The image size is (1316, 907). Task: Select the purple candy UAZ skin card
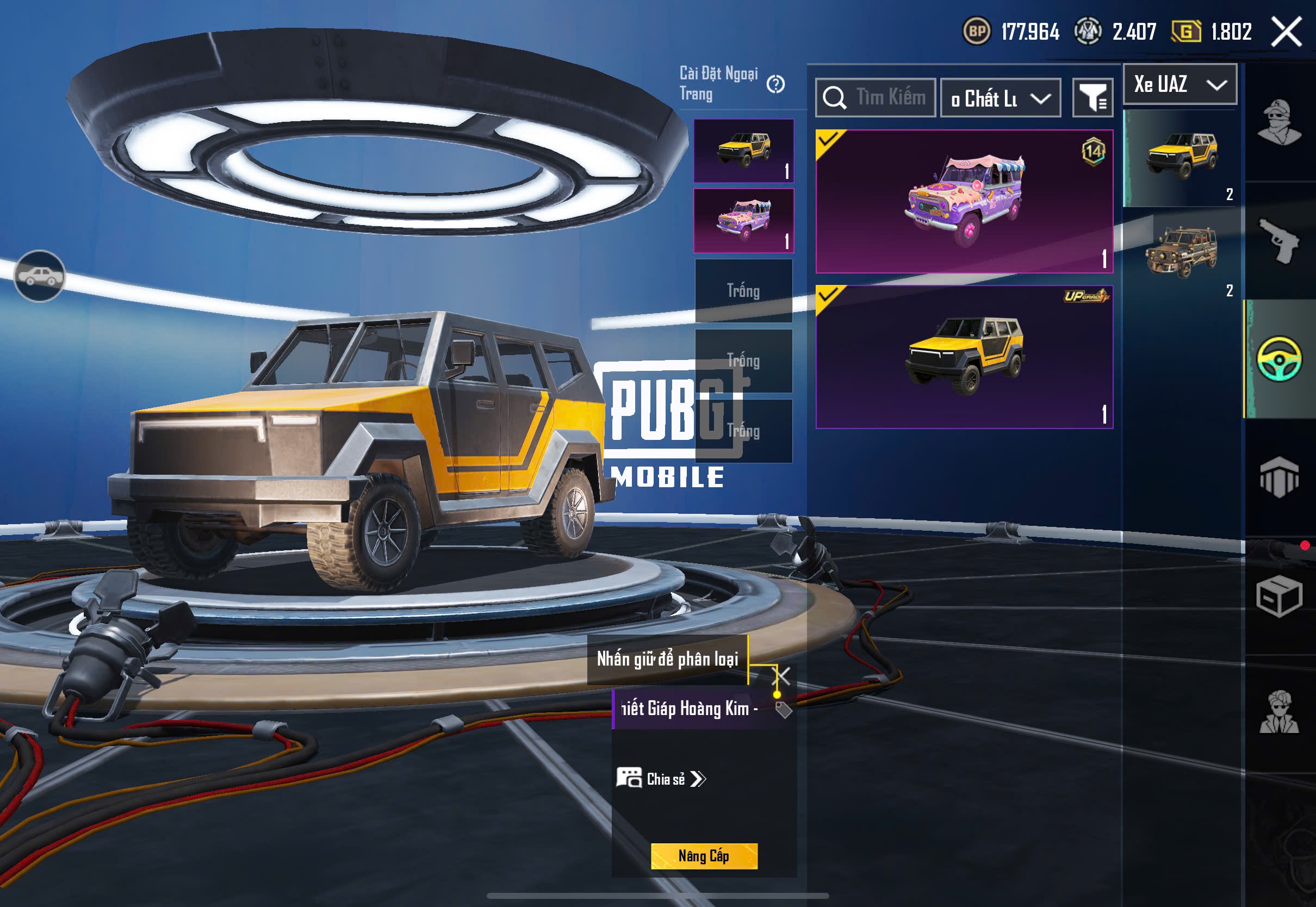click(964, 201)
